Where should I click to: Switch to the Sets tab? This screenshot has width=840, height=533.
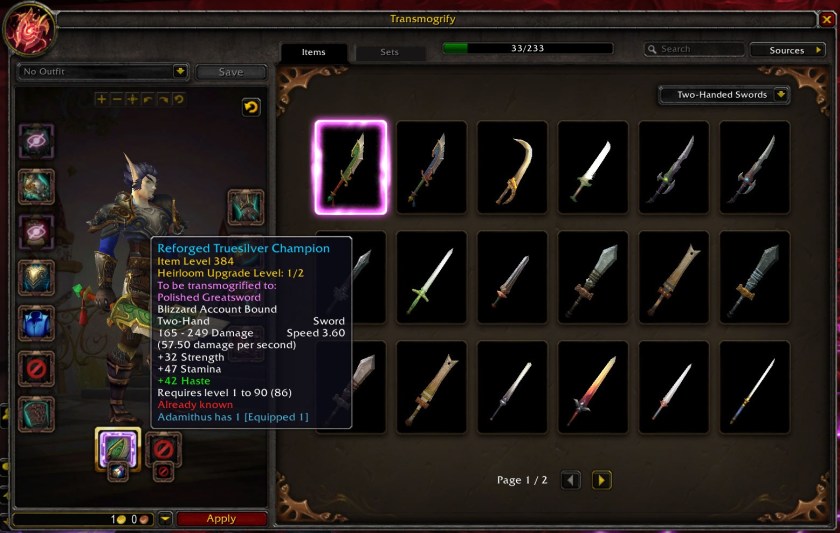(x=389, y=52)
